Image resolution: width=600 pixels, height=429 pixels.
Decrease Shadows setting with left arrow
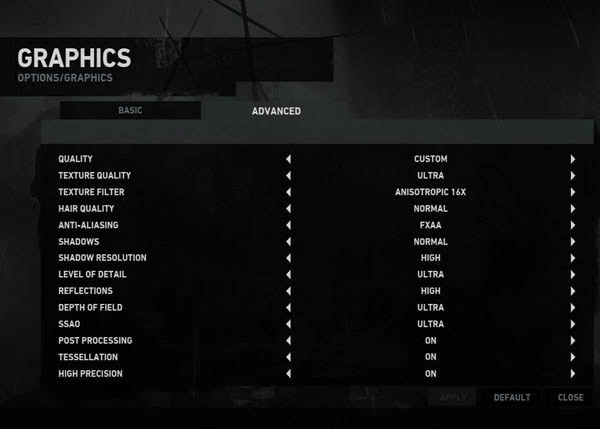tap(288, 242)
